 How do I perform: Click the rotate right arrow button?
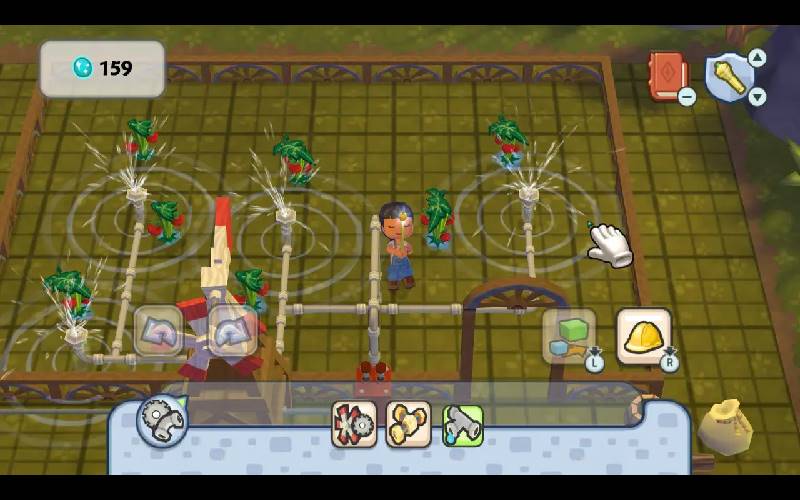tap(231, 330)
